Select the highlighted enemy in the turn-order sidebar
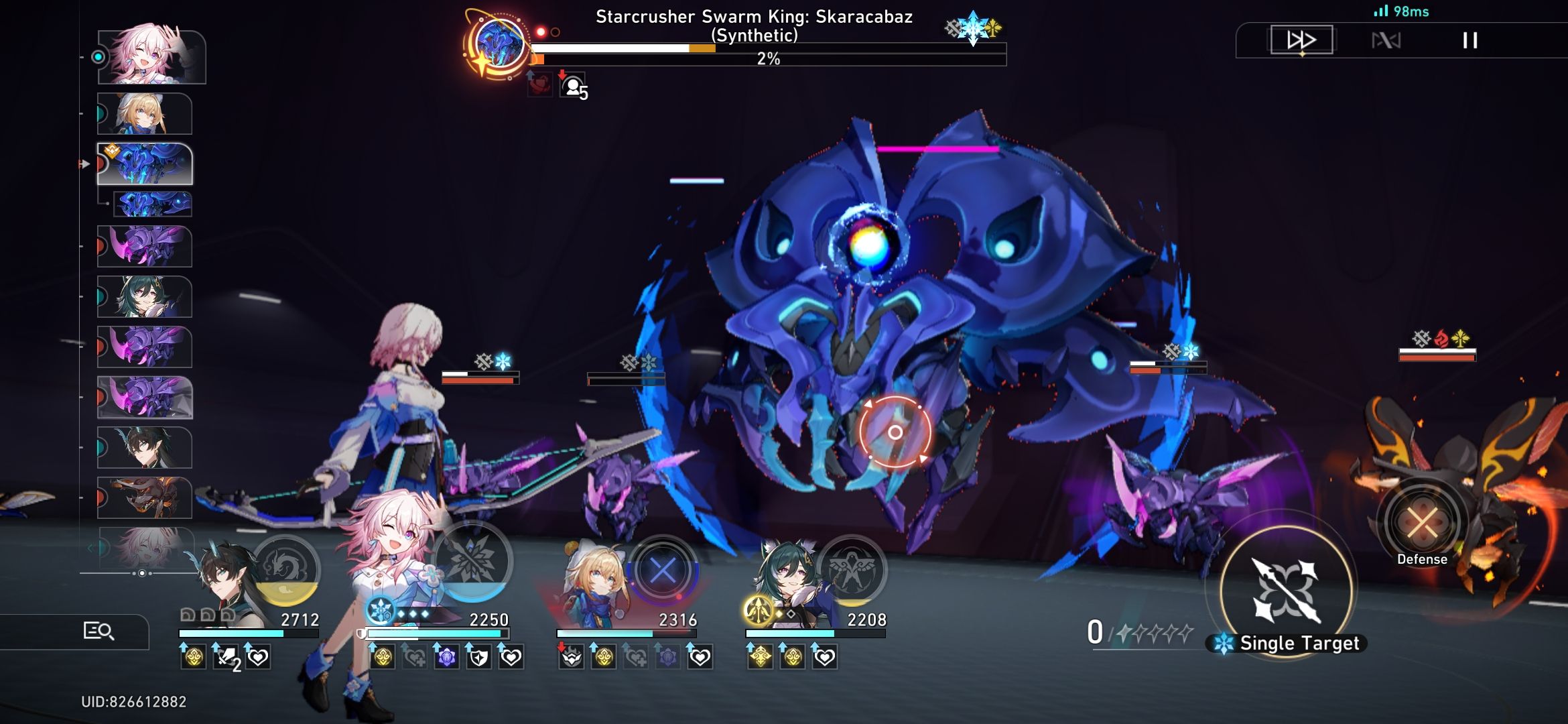The height and width of the screenshot is (724, 1568). coord(147,163)
